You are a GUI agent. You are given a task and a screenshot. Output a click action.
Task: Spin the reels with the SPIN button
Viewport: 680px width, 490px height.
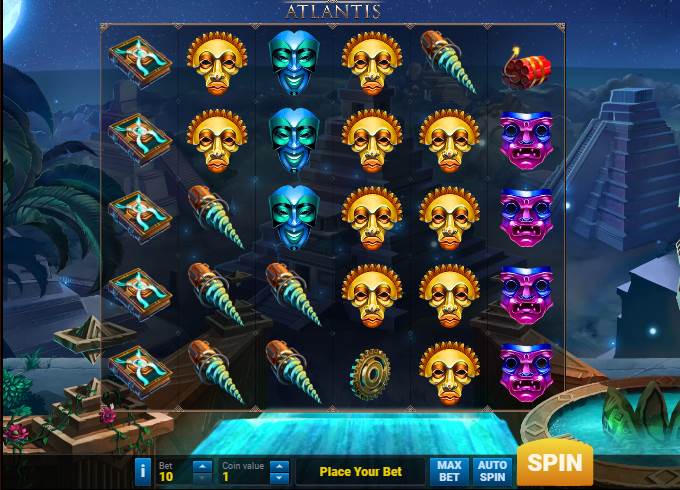pyautogui.click(x=554, y=463)
